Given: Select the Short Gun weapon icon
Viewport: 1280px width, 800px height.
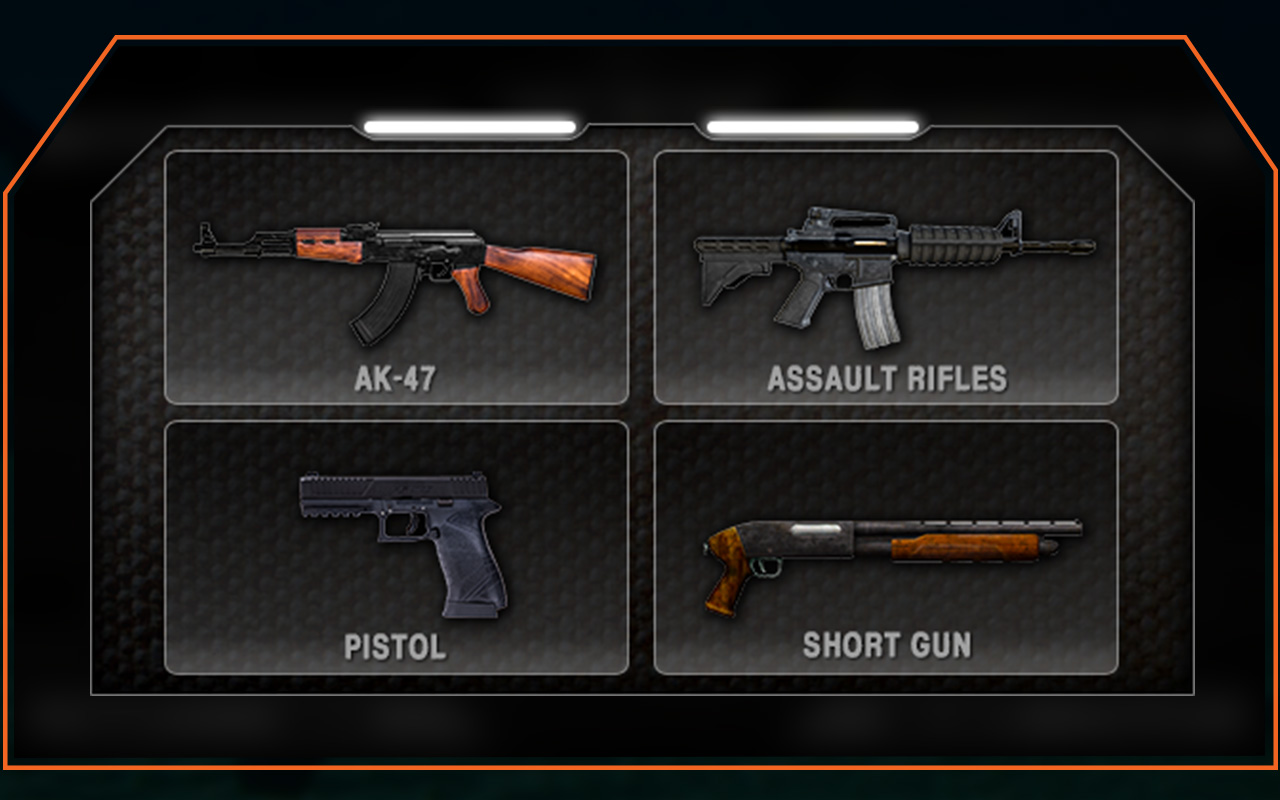Looking at the screenshot, I should click(x=890, y=545).
